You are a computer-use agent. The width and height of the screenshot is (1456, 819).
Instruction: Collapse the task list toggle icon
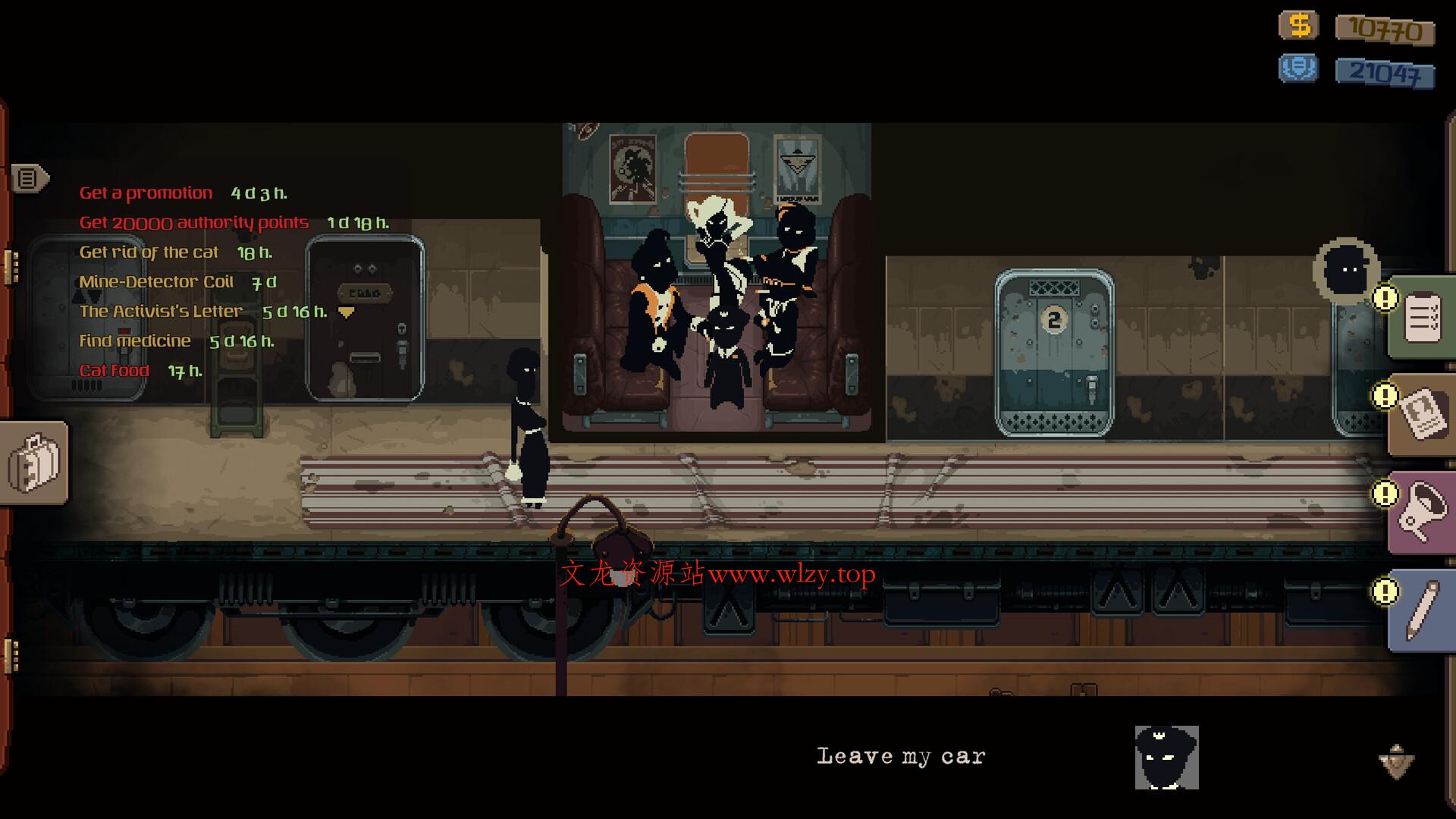pos(29,179)
